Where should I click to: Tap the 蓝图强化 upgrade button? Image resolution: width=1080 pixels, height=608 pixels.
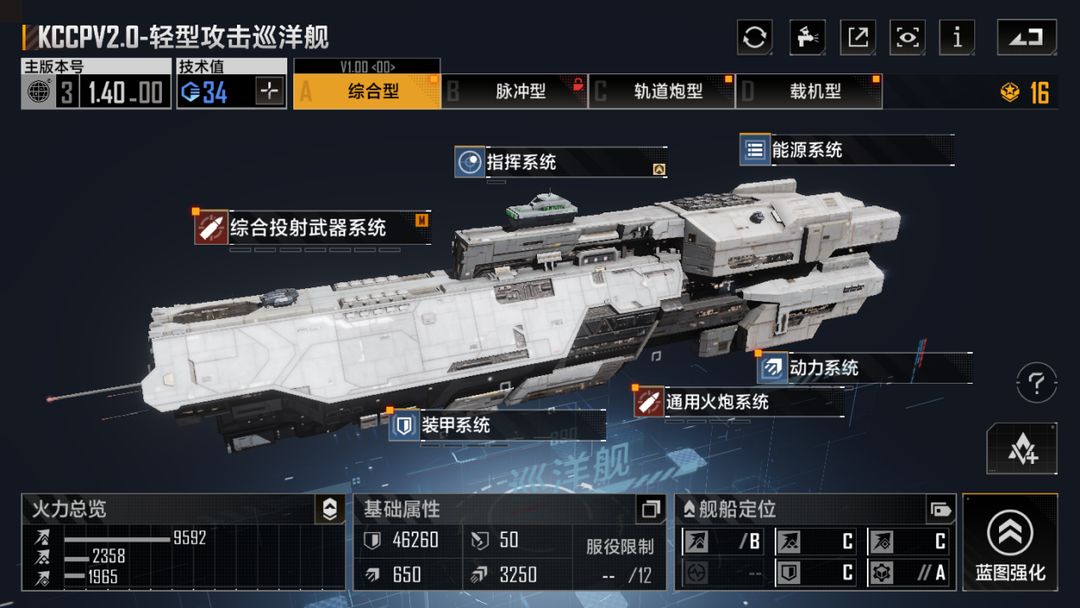[1010, 545]
